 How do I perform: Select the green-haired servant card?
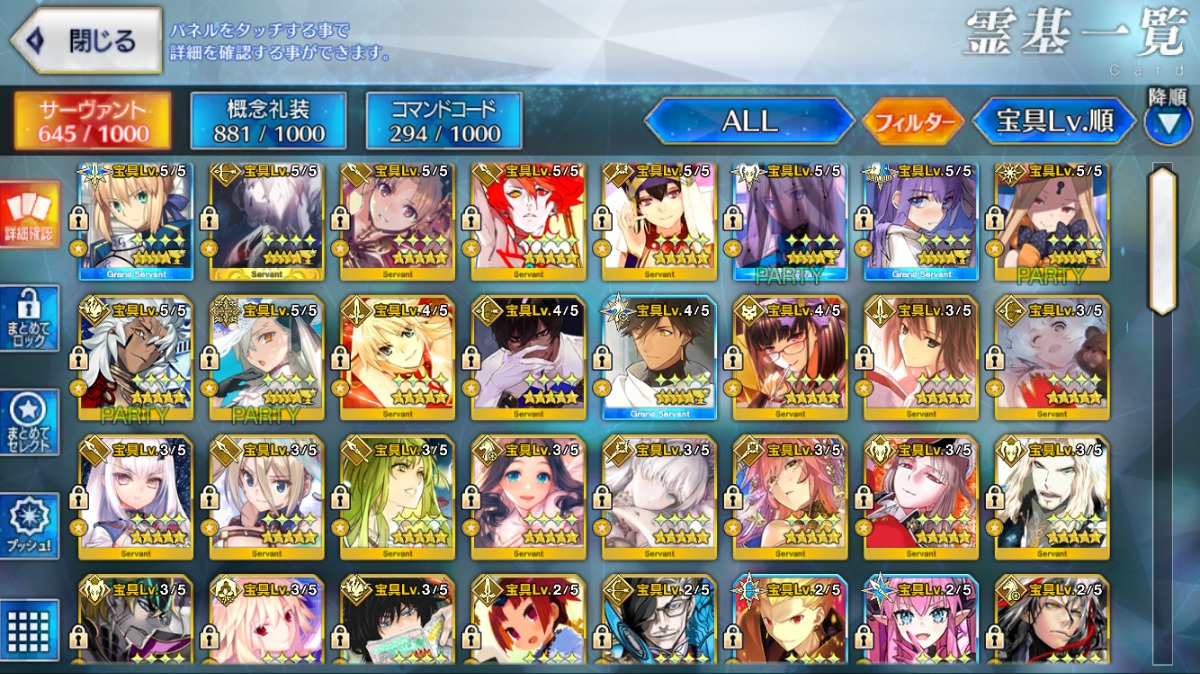[x=396, y=497]
